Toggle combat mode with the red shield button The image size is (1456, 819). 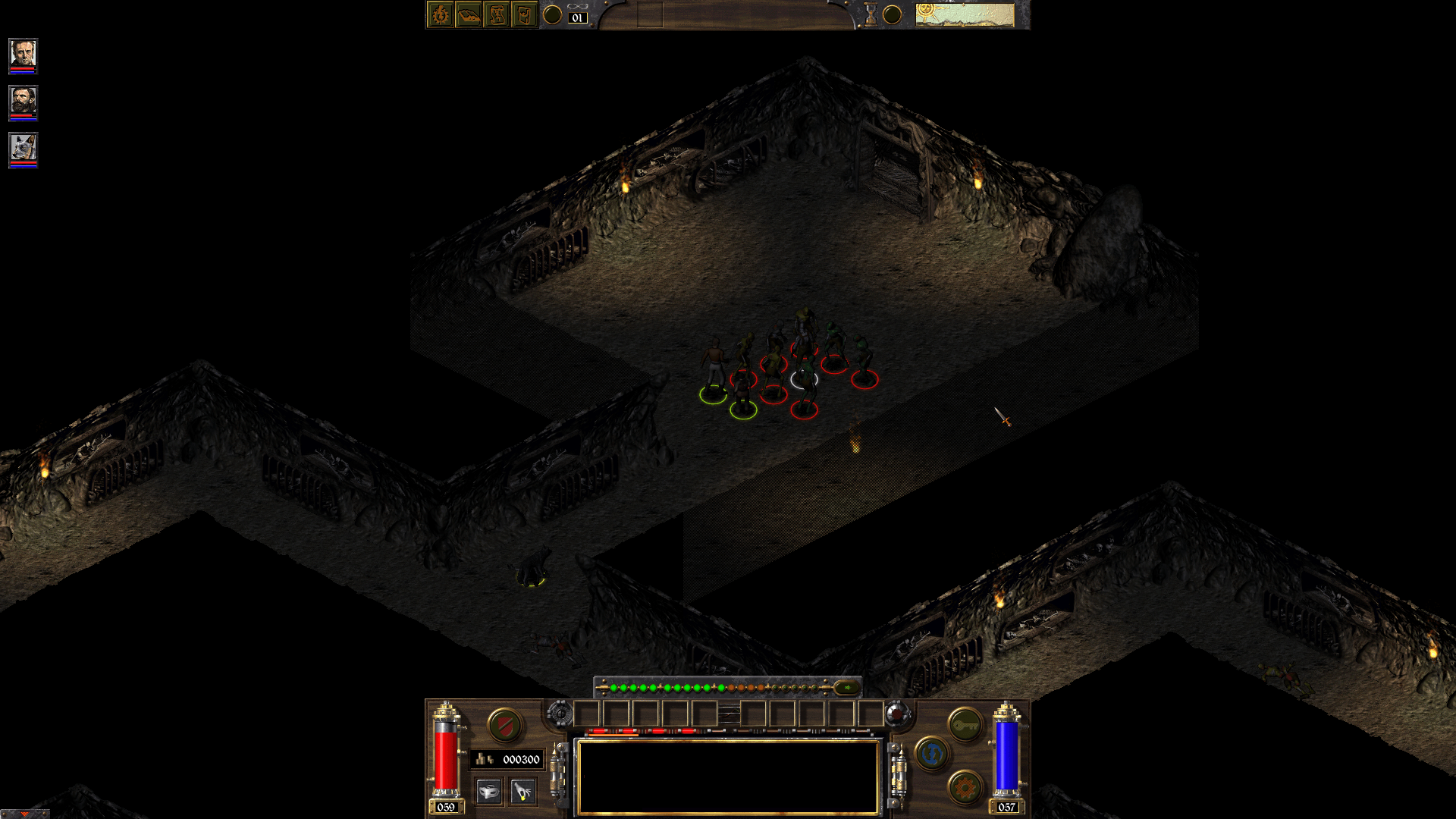(507, 726)
